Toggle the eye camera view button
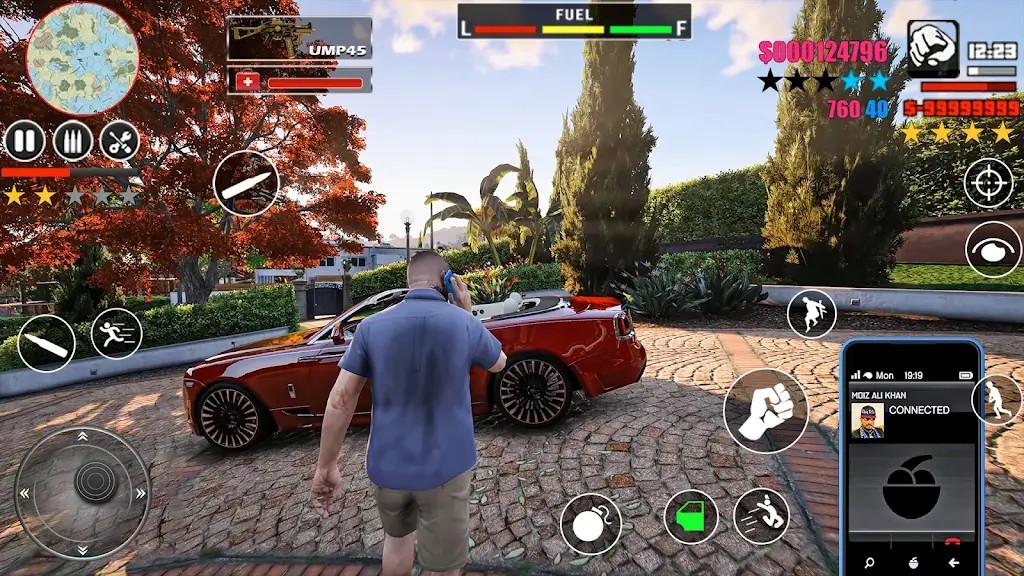 pos(993,249)
